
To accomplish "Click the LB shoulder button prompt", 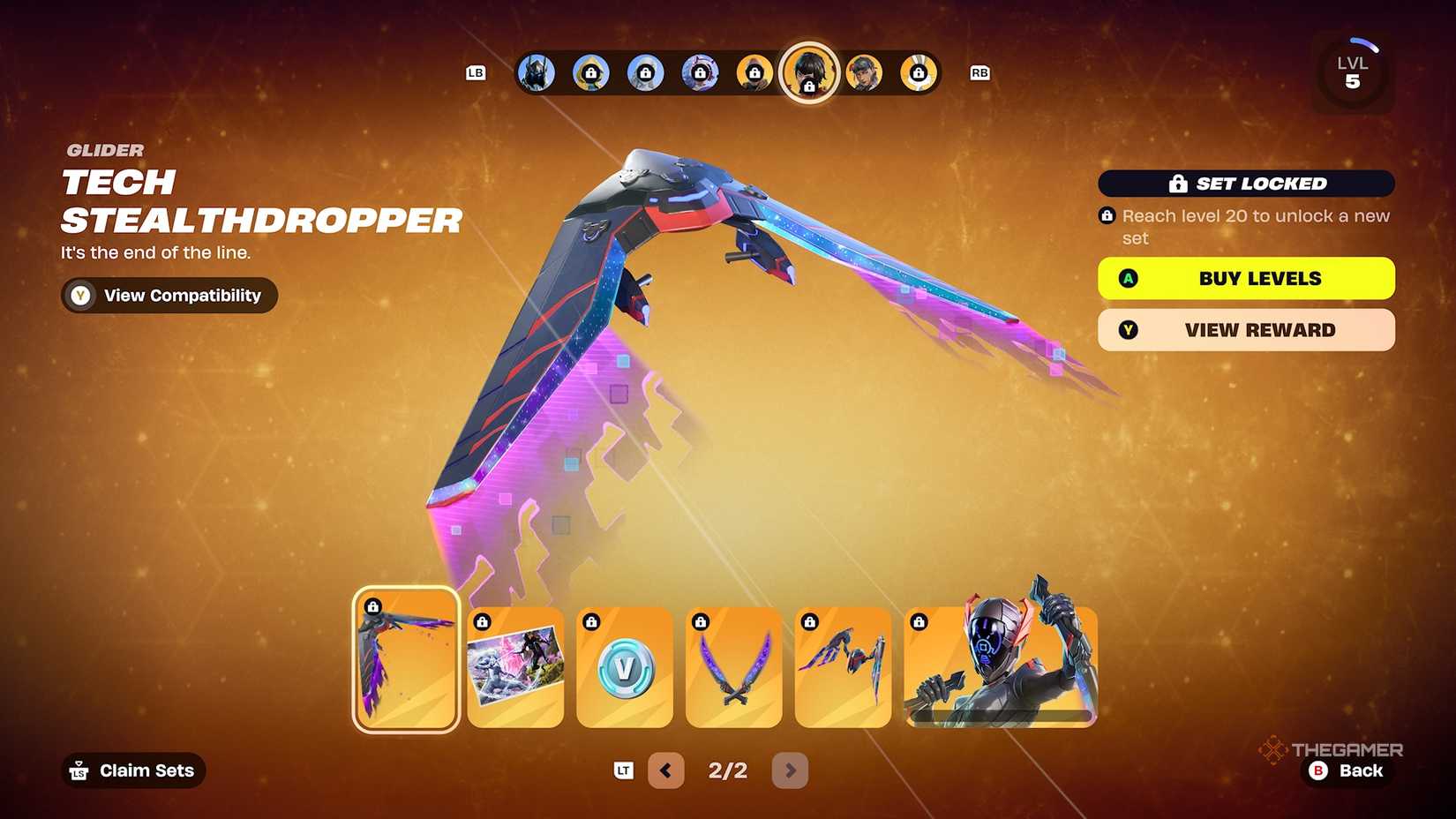I will click(476, 73).
